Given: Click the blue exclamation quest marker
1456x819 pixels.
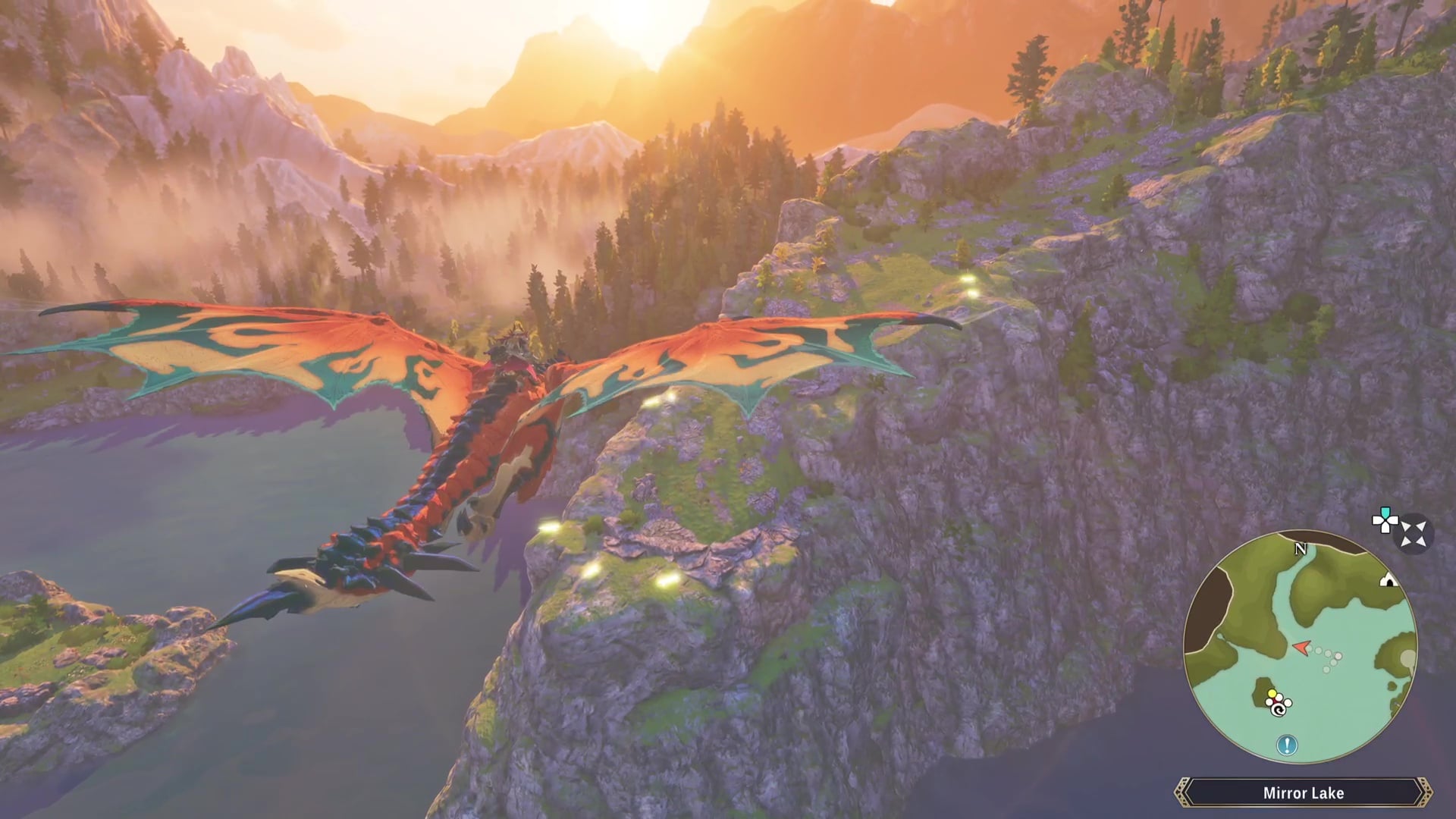Looking at the screenshot, I should pos(1286,745).
